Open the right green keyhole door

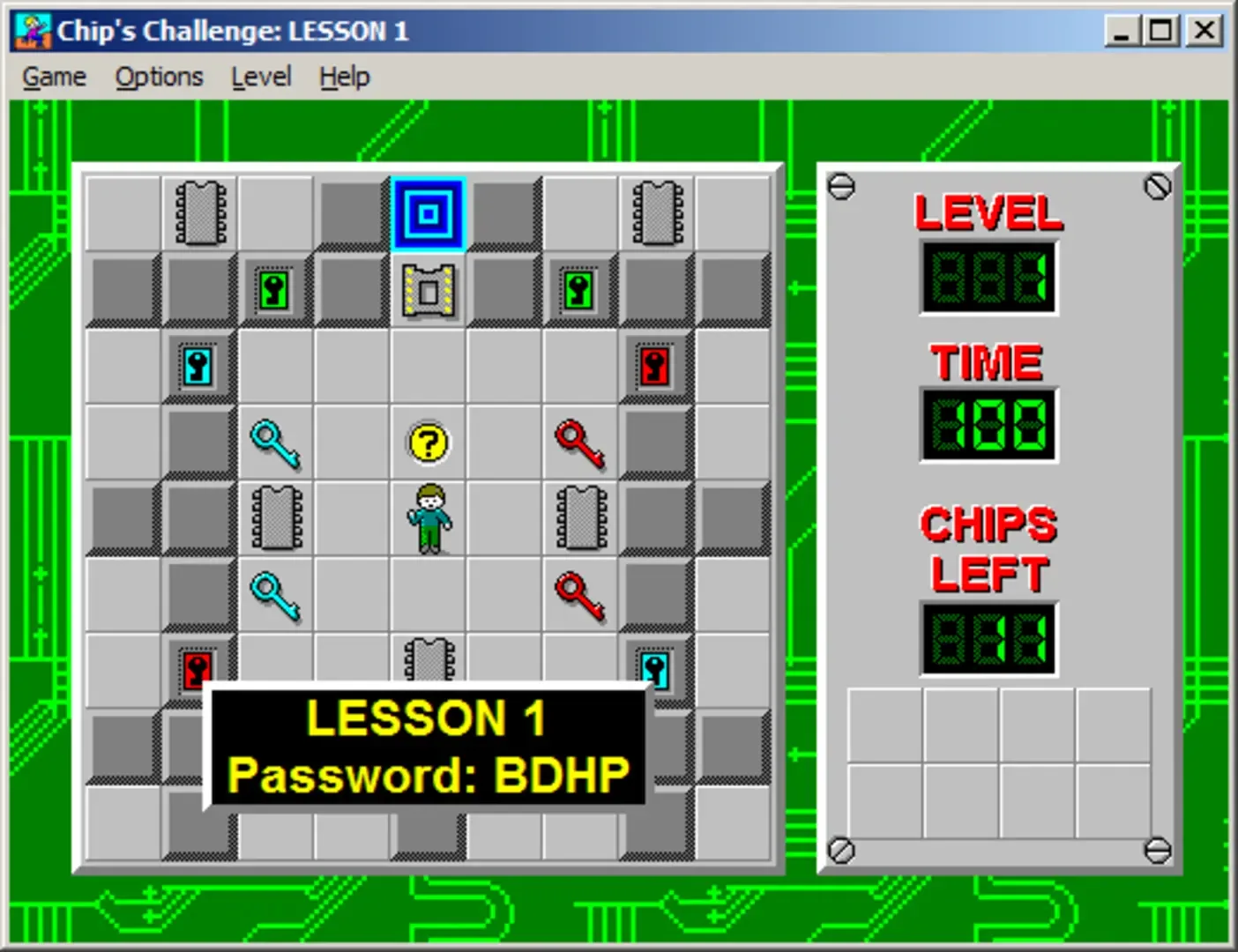(580, 288)
